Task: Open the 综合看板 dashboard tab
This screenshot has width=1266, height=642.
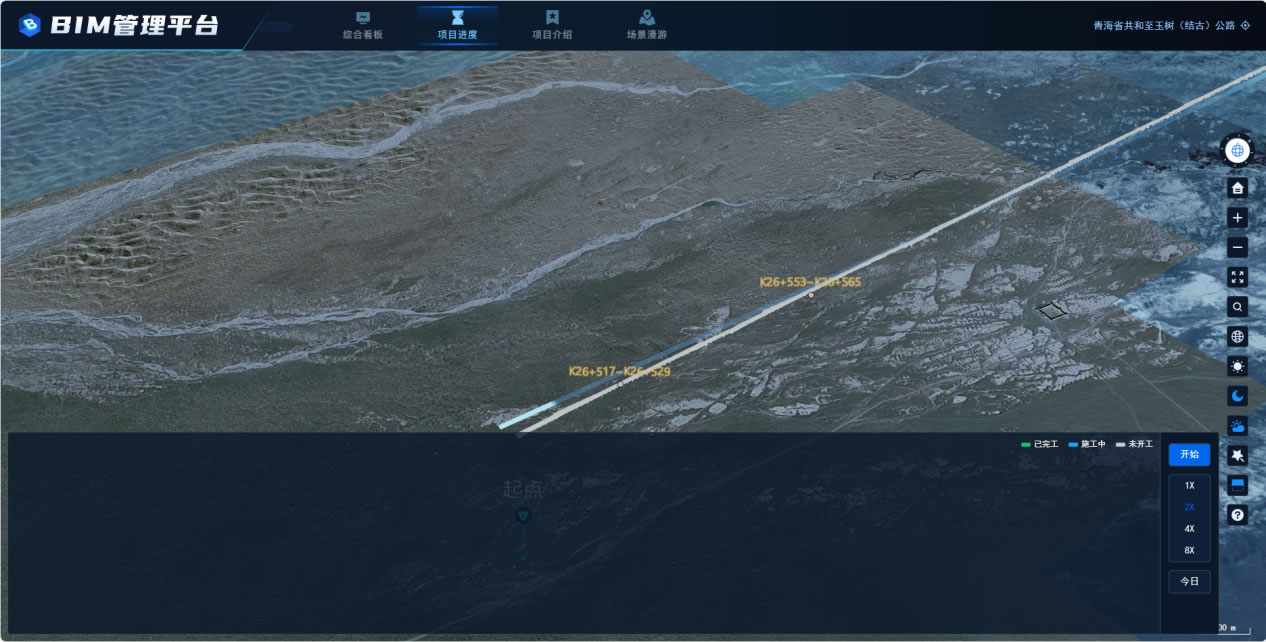Action: 363,25
